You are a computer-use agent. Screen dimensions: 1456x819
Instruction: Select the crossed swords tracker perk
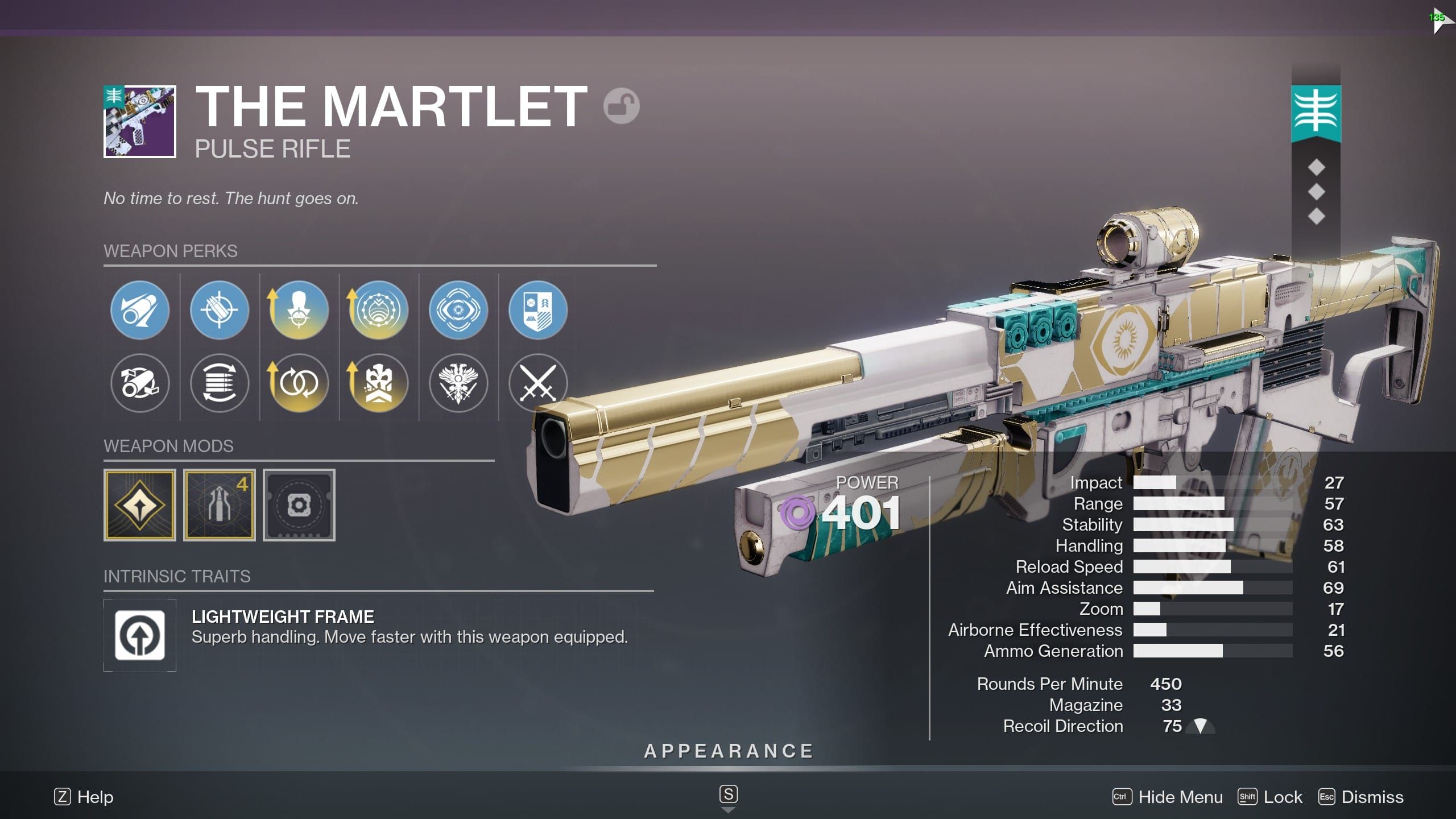tap(538, 383)
